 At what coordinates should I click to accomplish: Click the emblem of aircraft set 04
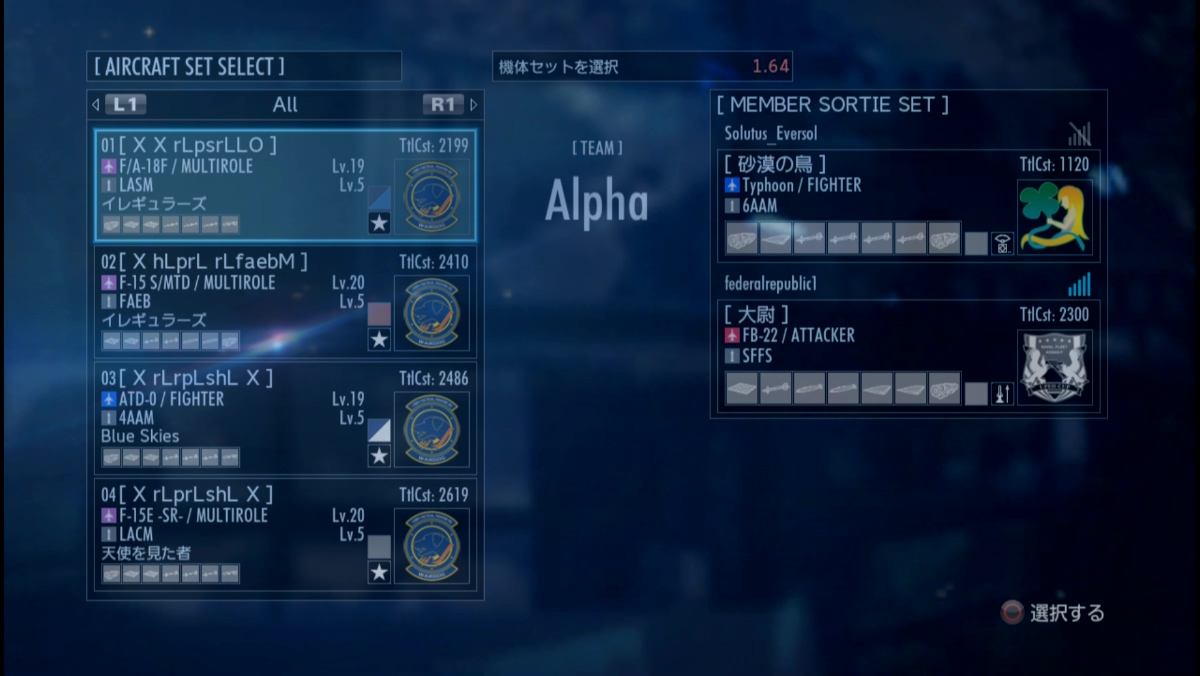click(x=431, y=545)
